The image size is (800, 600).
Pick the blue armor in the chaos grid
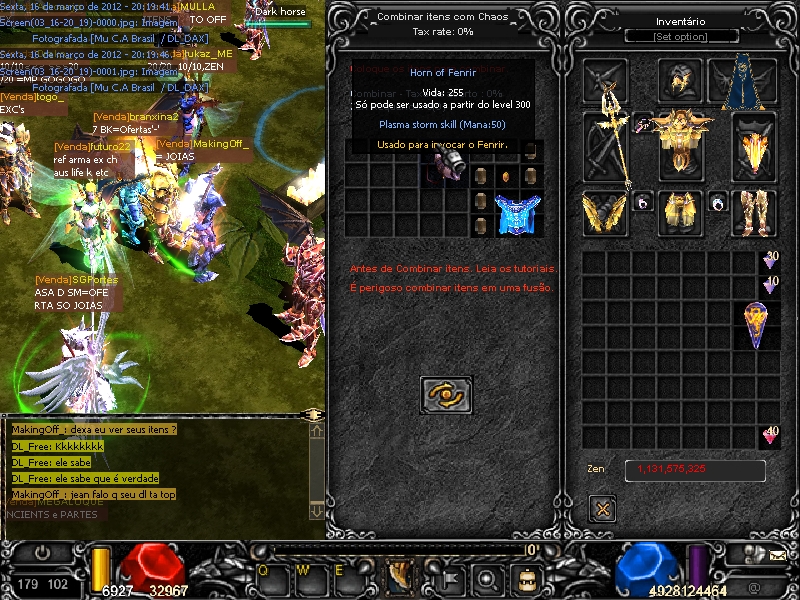[518, 213]
